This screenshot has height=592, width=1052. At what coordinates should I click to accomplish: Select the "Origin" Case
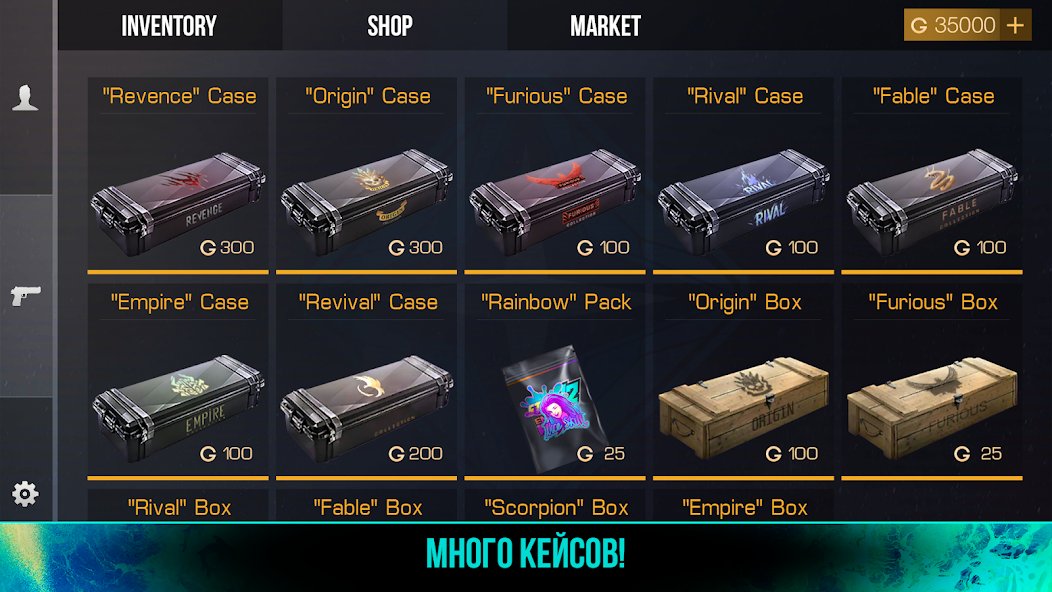(367, 200)
